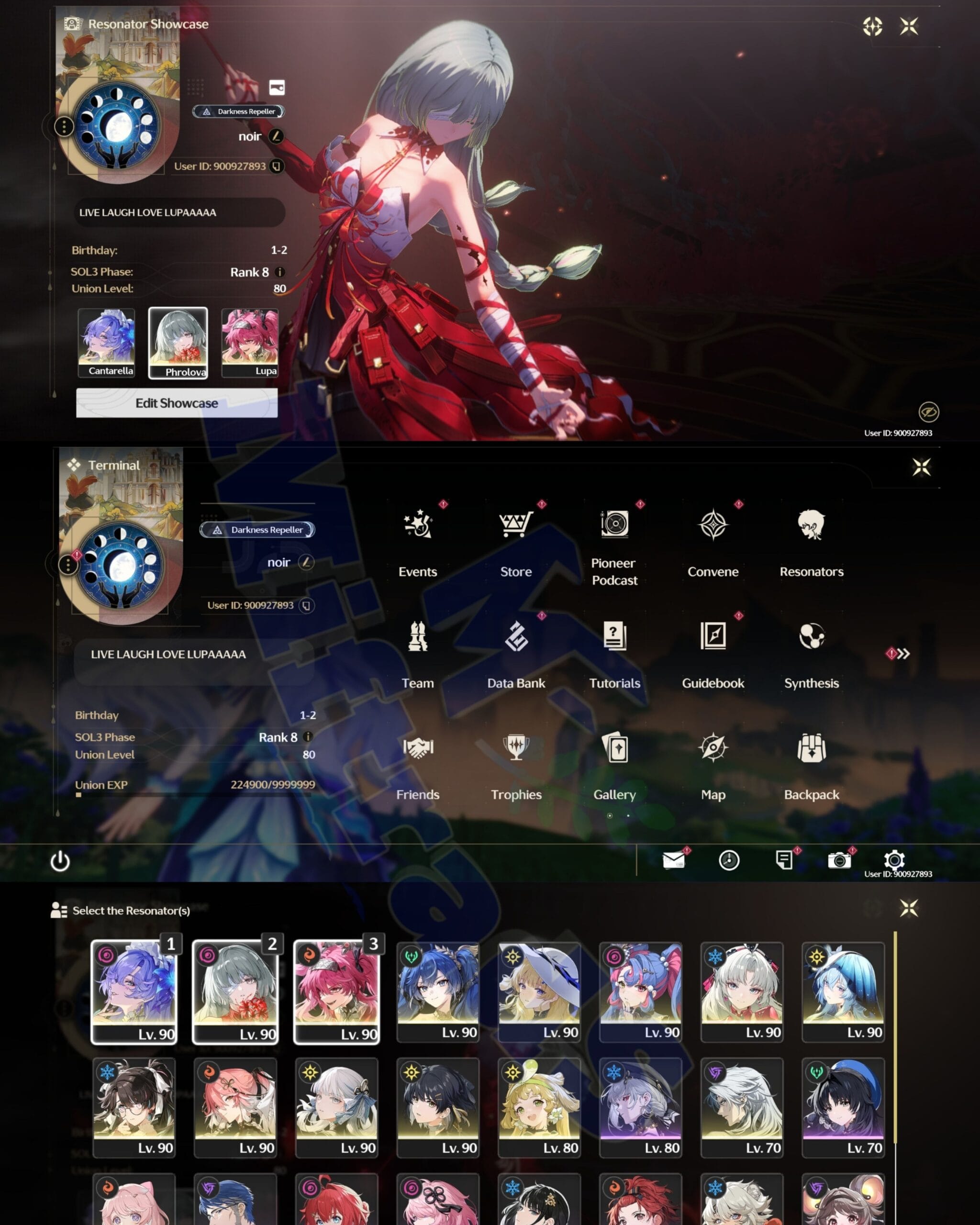The width and height of the screenshot is (980, 1225).
Task: Open the Store tab
Action: (x=516, y=525)
